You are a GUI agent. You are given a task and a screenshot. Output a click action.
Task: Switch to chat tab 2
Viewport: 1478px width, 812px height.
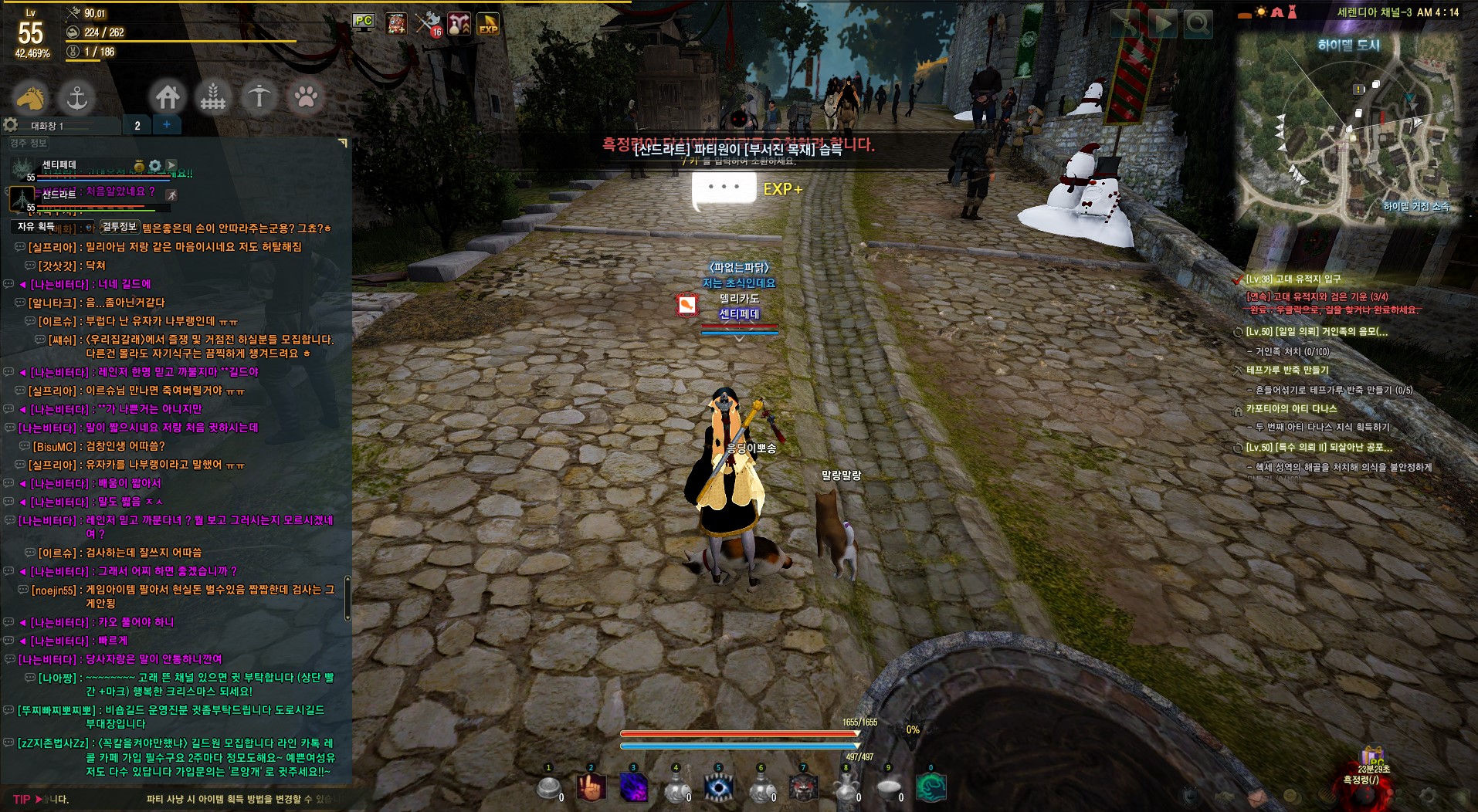[x=137, y=125]
